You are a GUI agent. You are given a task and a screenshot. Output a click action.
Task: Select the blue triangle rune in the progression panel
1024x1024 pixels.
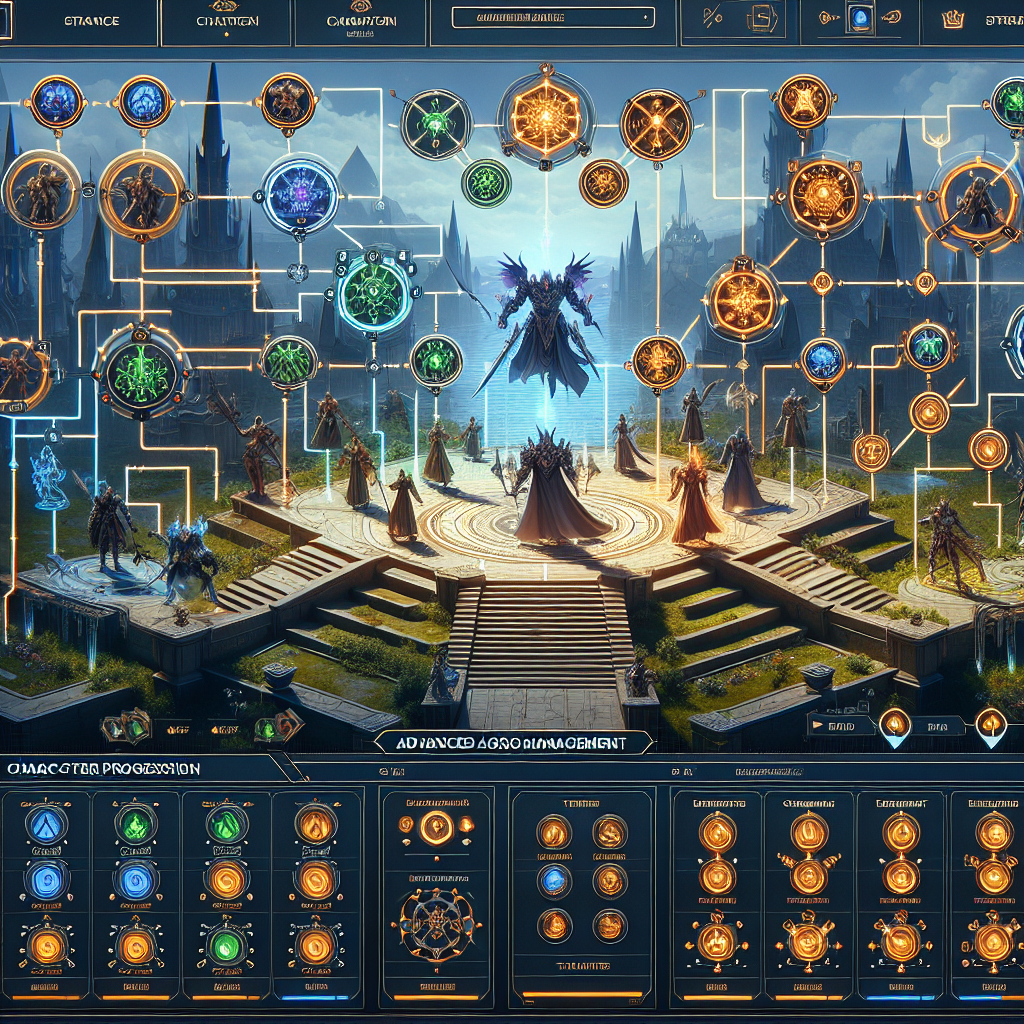(45, 825)
